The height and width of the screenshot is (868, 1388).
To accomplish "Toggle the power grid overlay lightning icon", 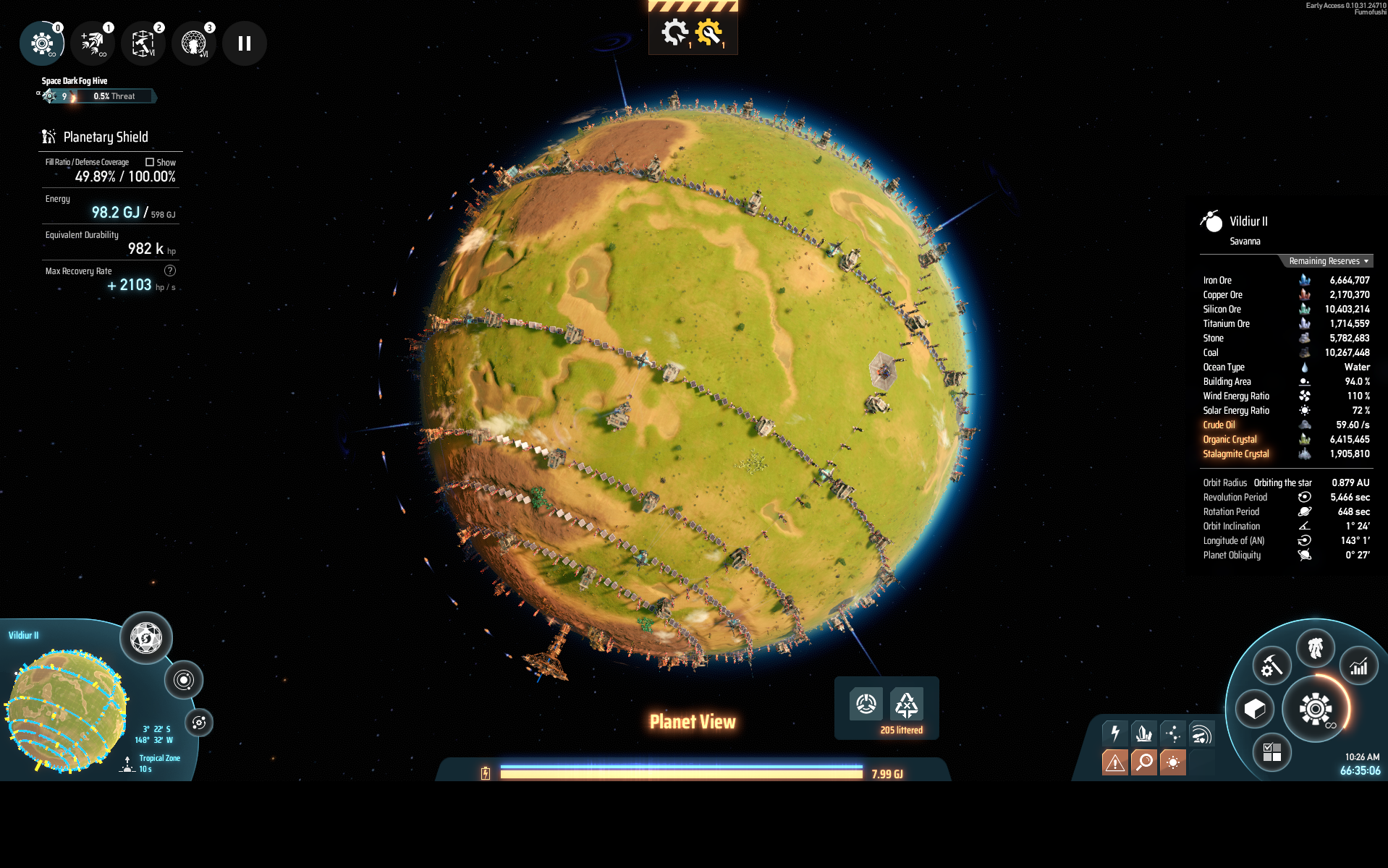I will (x=1114, y=734).
